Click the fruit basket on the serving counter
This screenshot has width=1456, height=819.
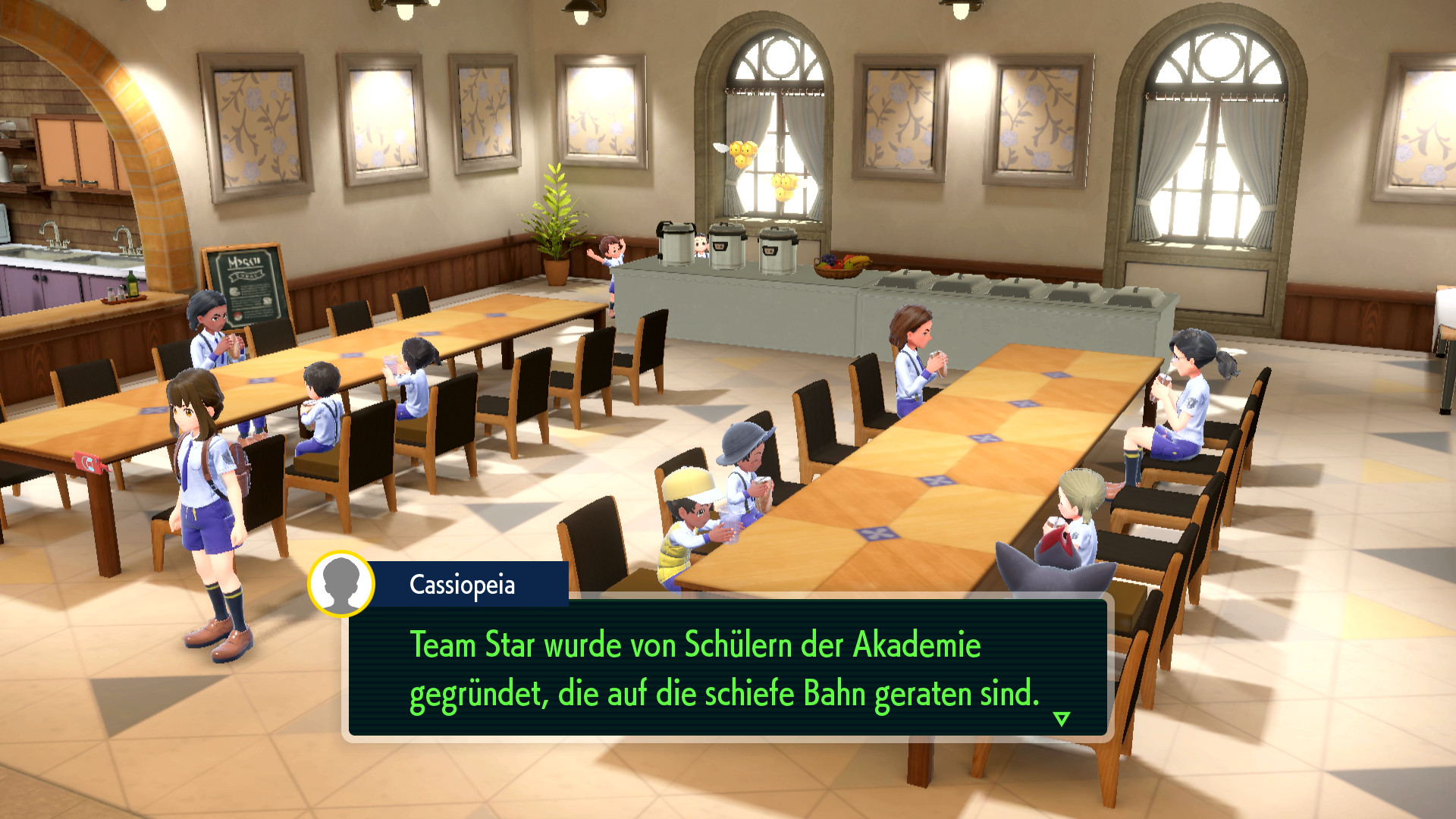tap(839, 267)
